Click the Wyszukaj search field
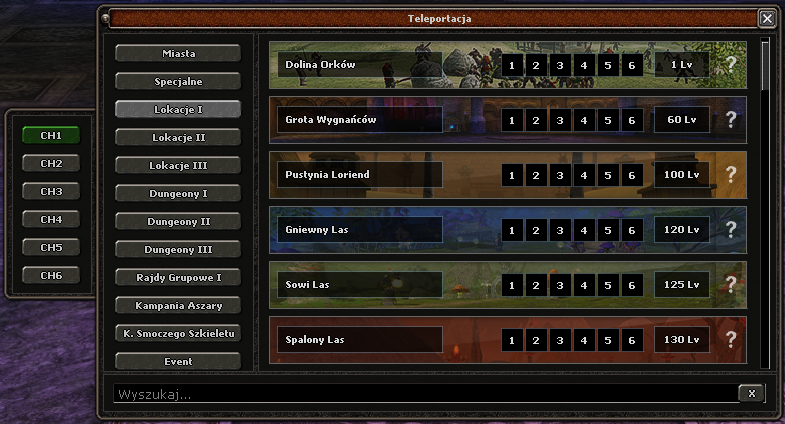 (x=420, y=394)
